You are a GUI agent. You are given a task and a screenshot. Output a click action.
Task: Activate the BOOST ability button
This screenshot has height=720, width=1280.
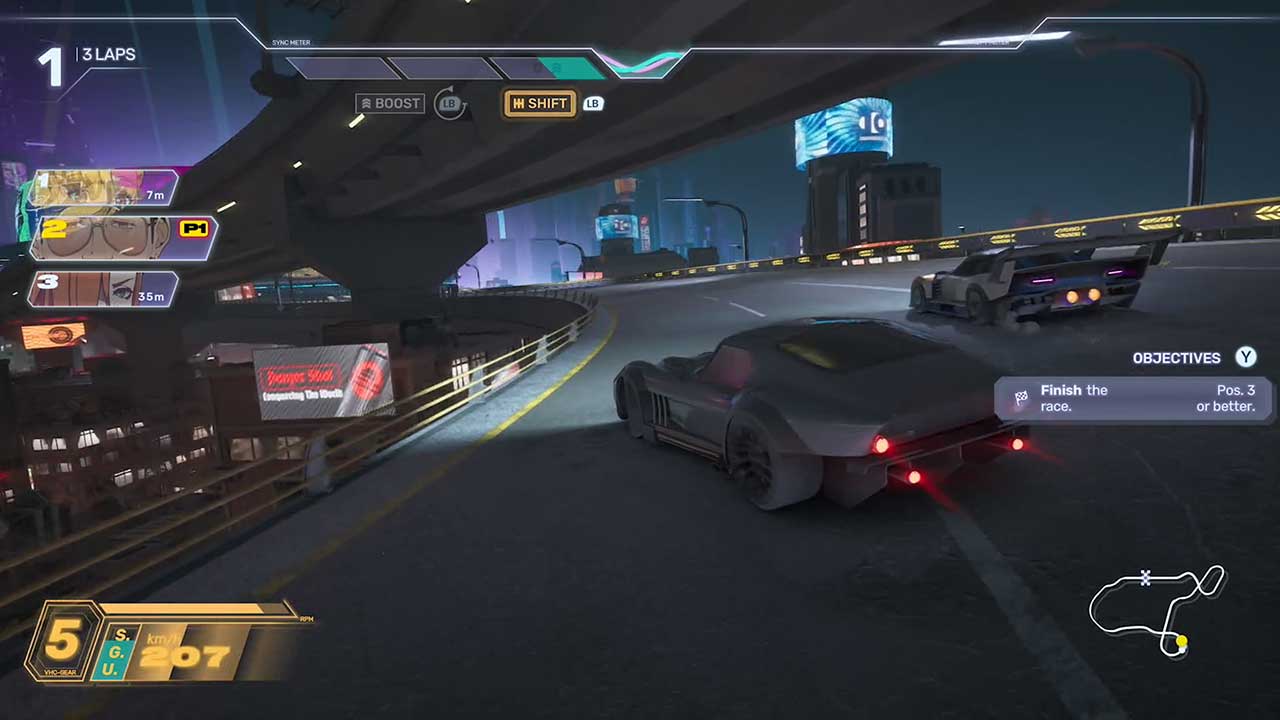click(x=389, y=104)
